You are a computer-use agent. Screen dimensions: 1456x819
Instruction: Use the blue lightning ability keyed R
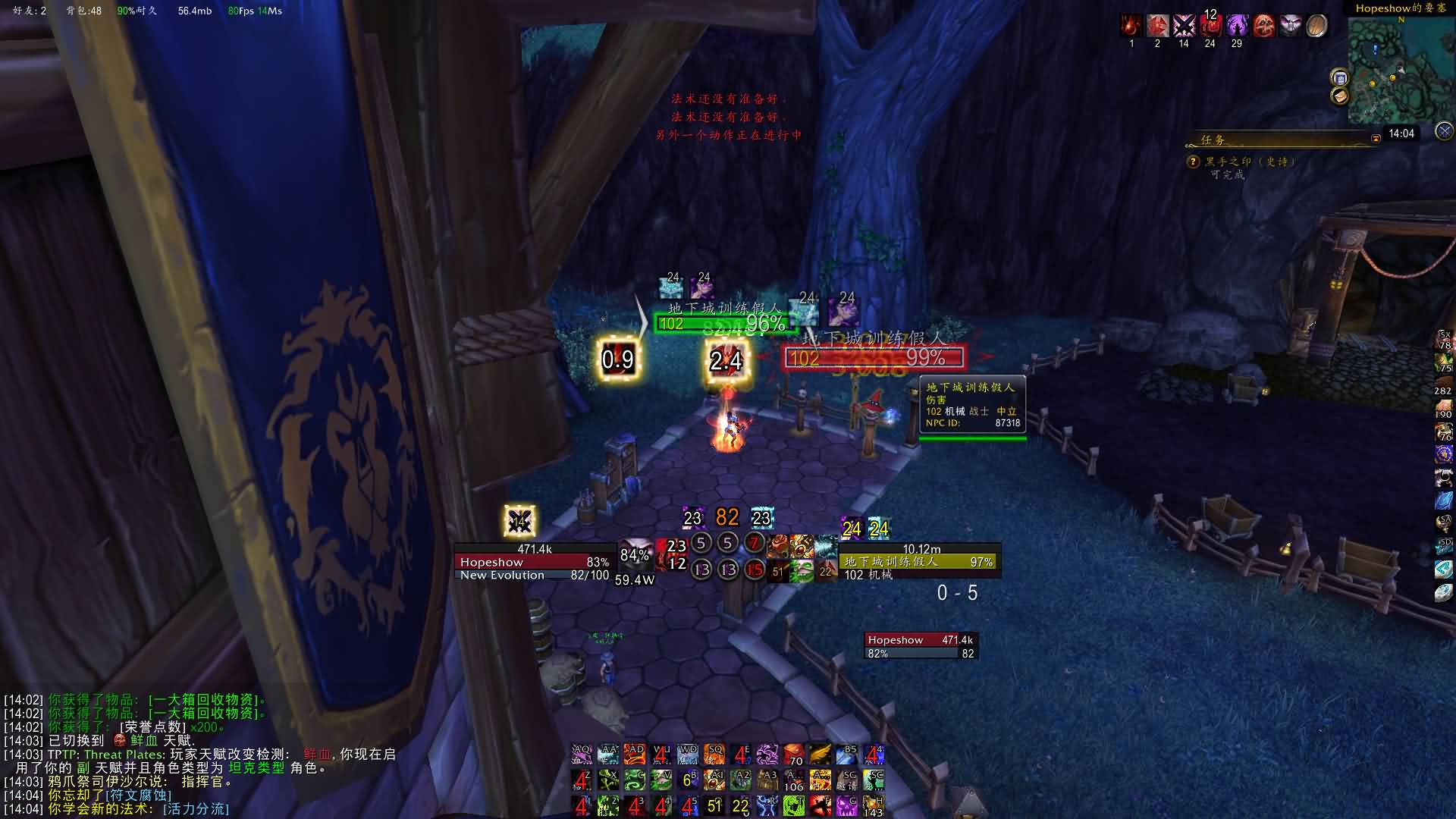tap(767, 805)
